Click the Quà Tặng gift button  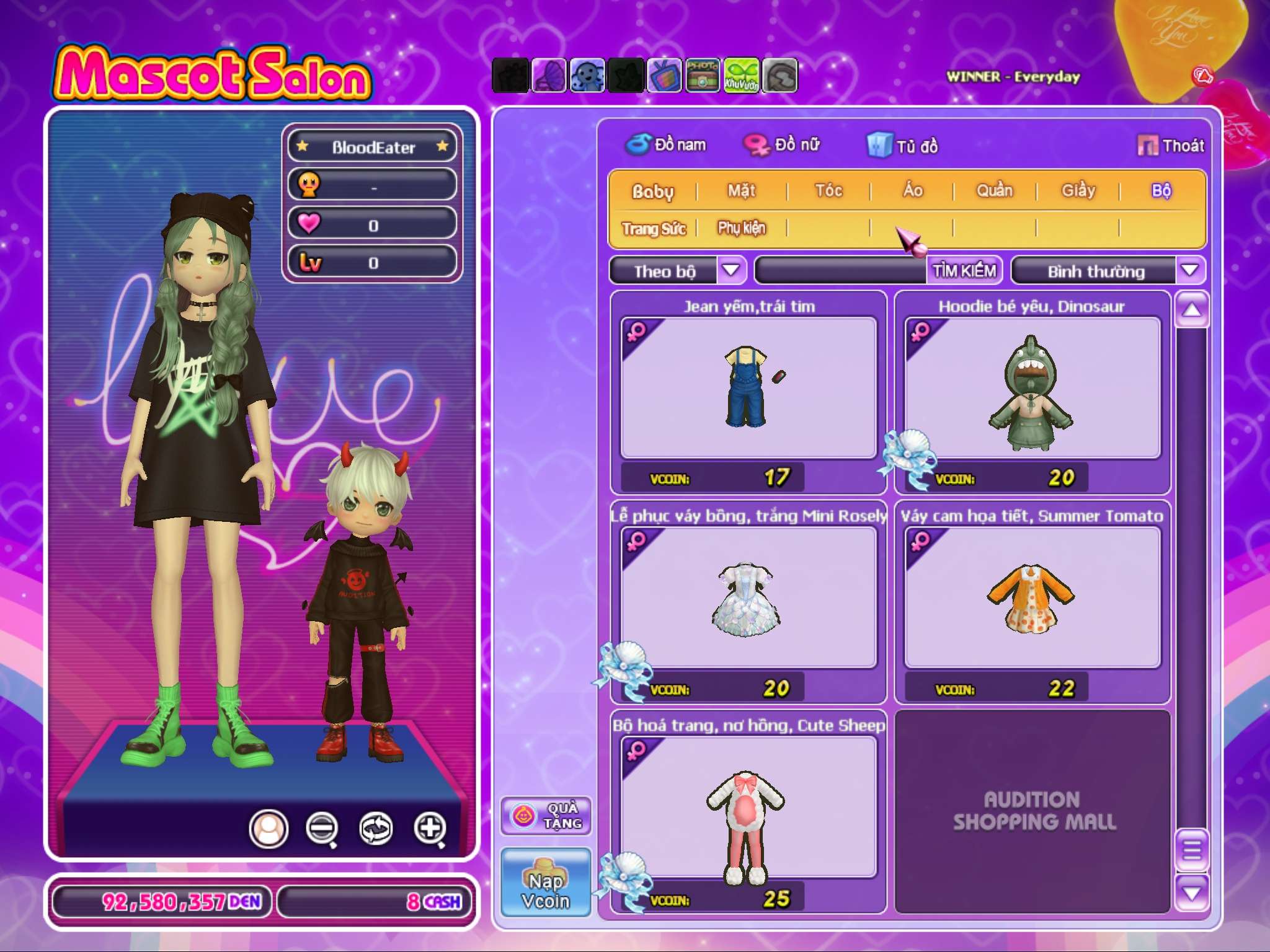[x=546, y=816]
